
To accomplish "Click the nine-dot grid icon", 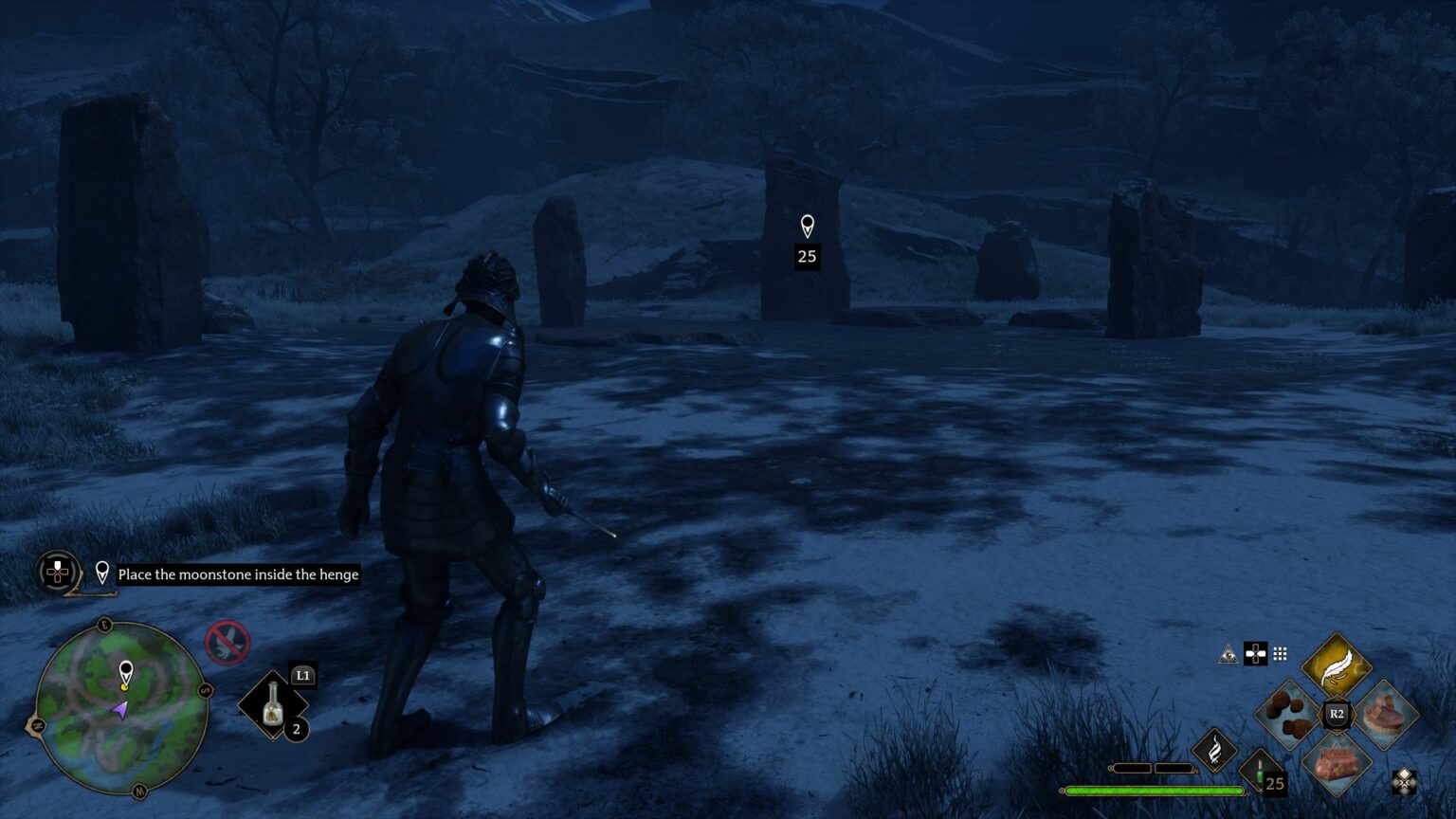I will [1280, 654].
